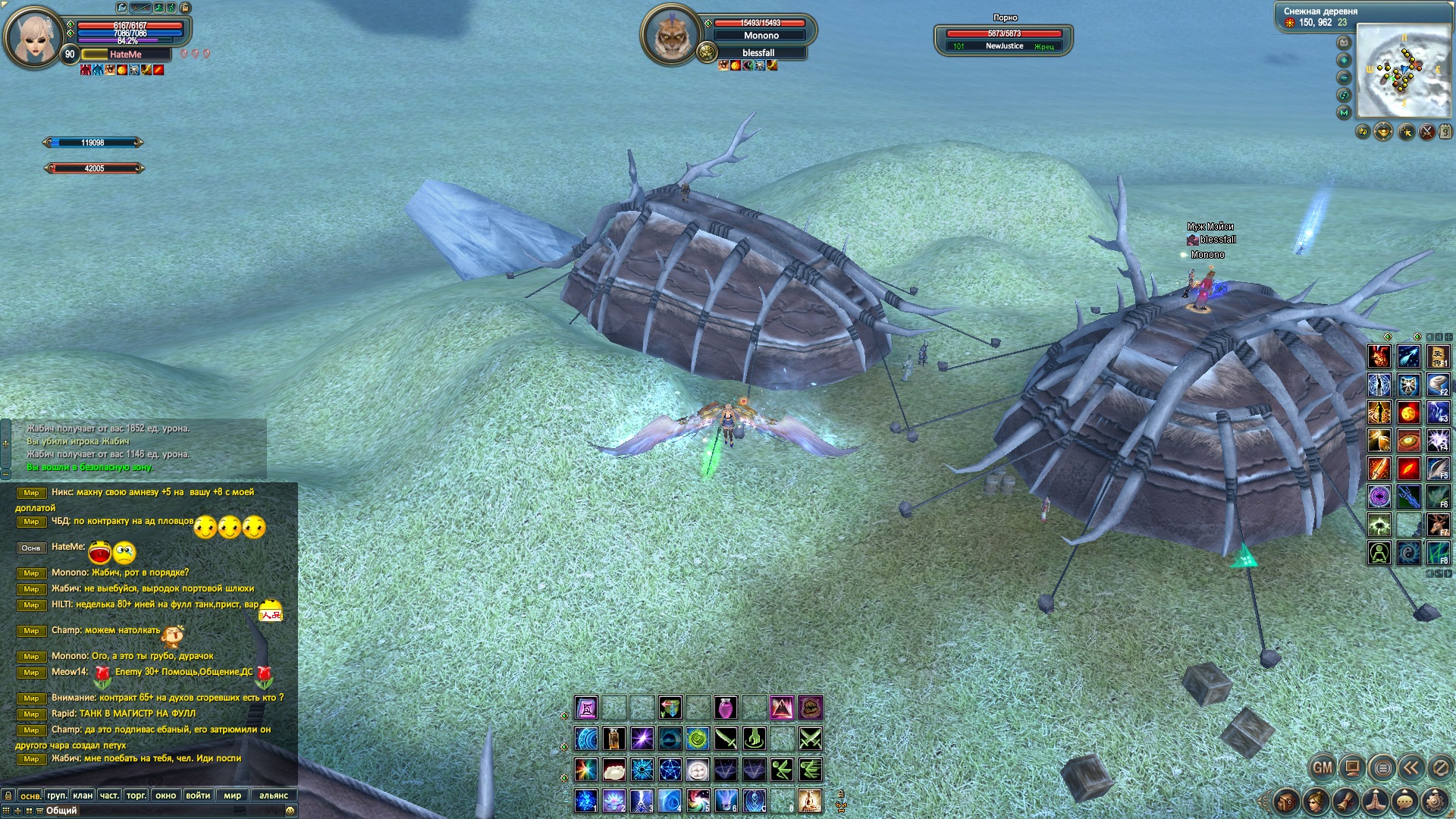Use the golden Buddha statue in slot 9
The image size is (1456, 819).
pos(810,800)
